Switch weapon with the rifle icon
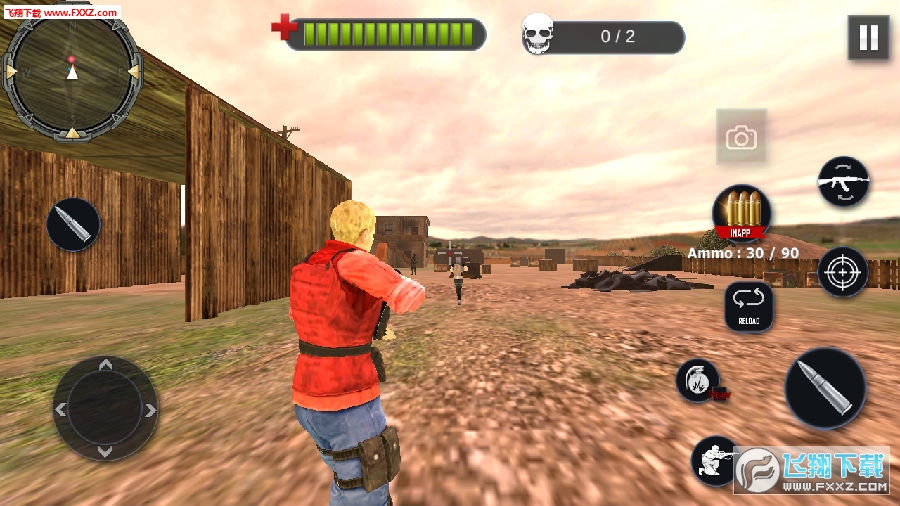This screenshot has height=506, width=900. (843, 181)
